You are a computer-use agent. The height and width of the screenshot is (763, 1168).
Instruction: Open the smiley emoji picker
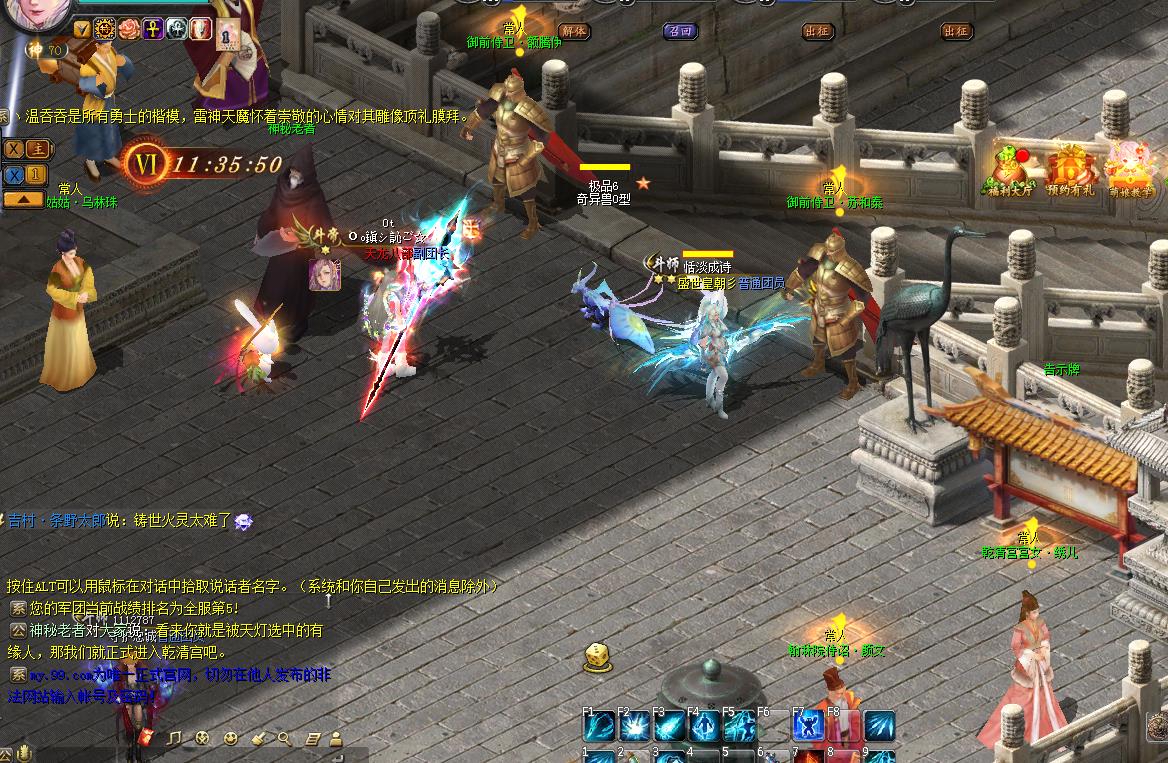(x=231, y=738)
